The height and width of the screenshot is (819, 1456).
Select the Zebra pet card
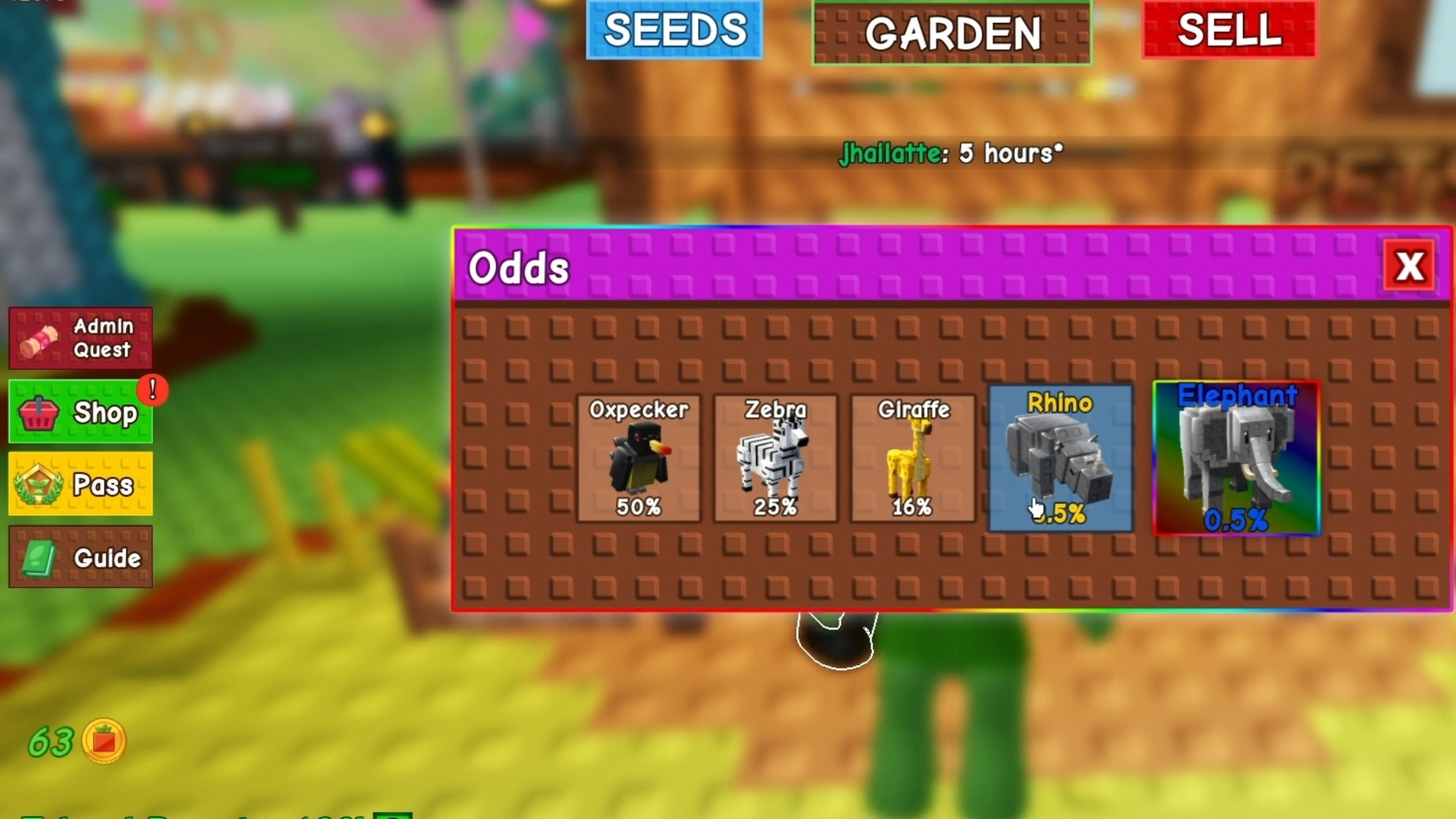[775, 459]
